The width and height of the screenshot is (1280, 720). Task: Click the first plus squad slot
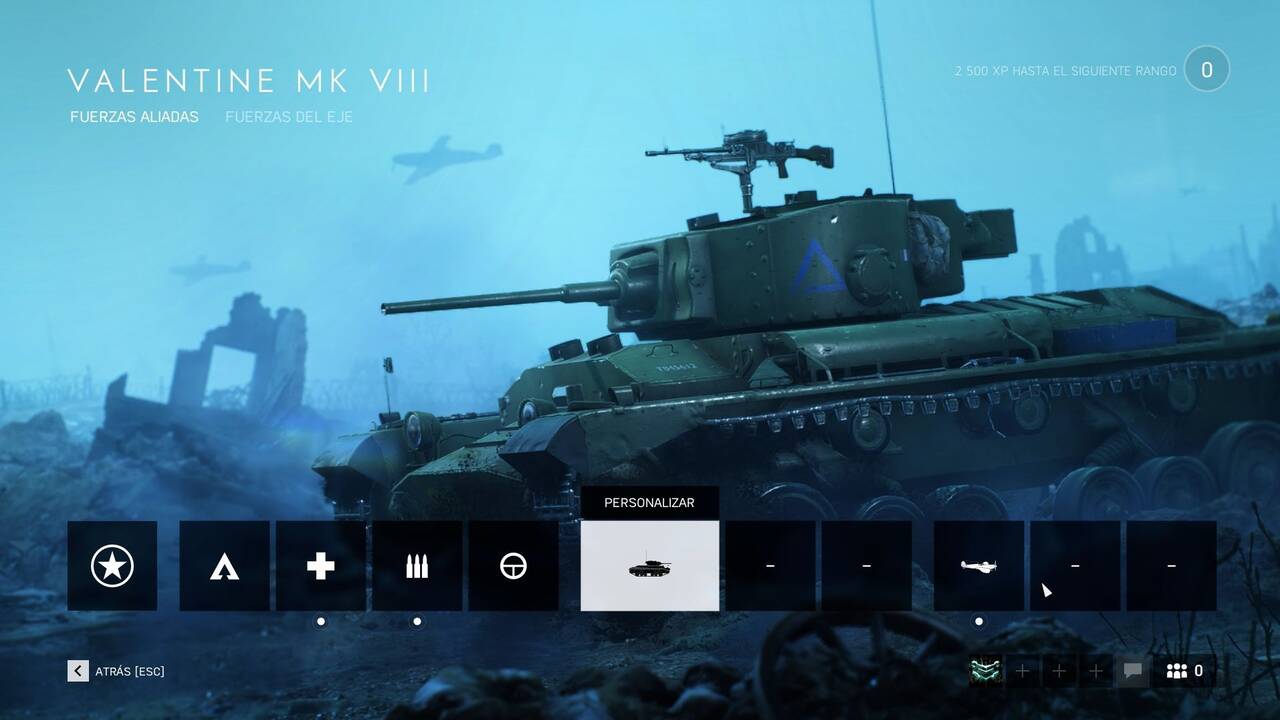click(x=1022, y=671)
